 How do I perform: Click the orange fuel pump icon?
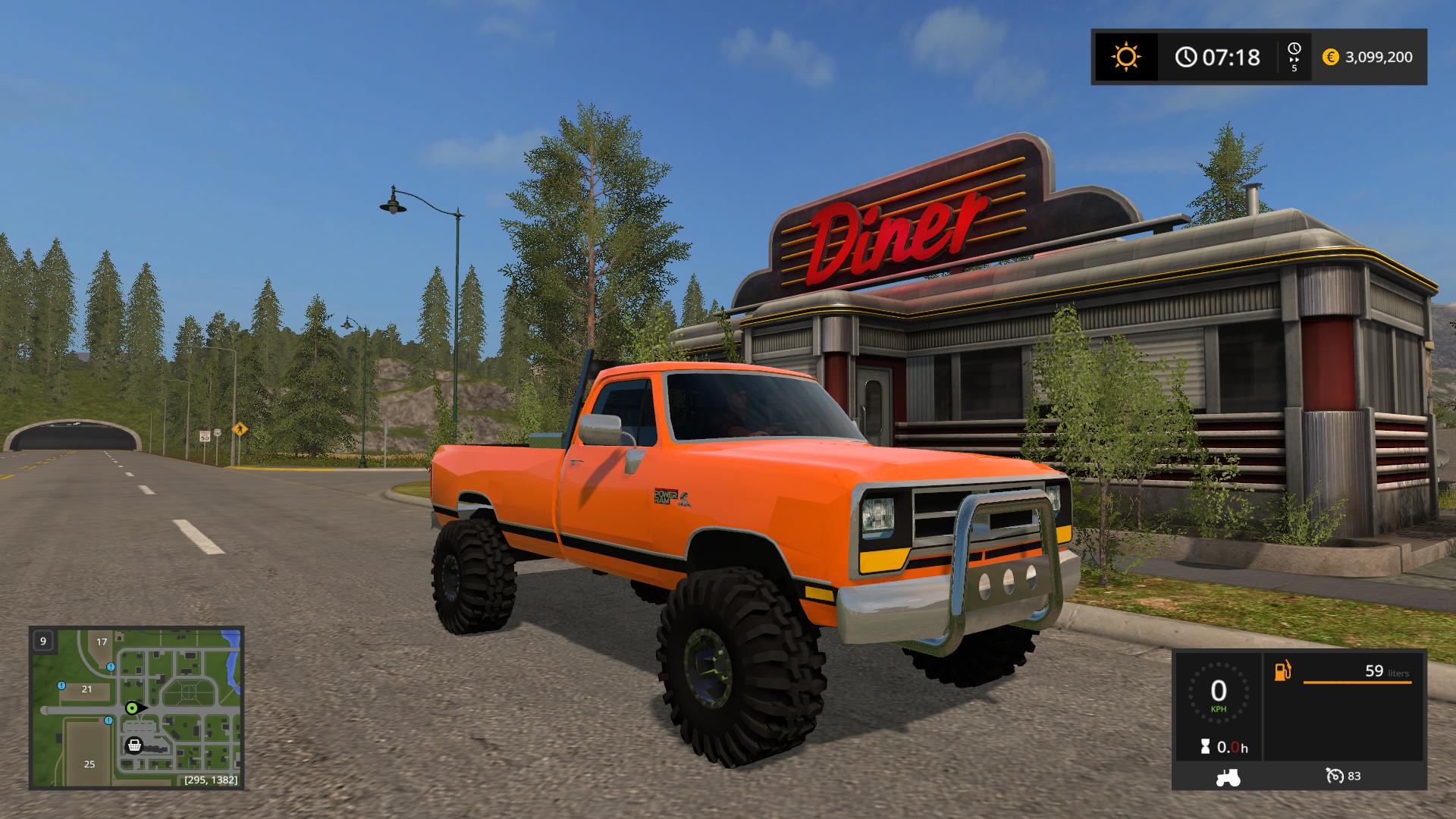coord(1282,671)
